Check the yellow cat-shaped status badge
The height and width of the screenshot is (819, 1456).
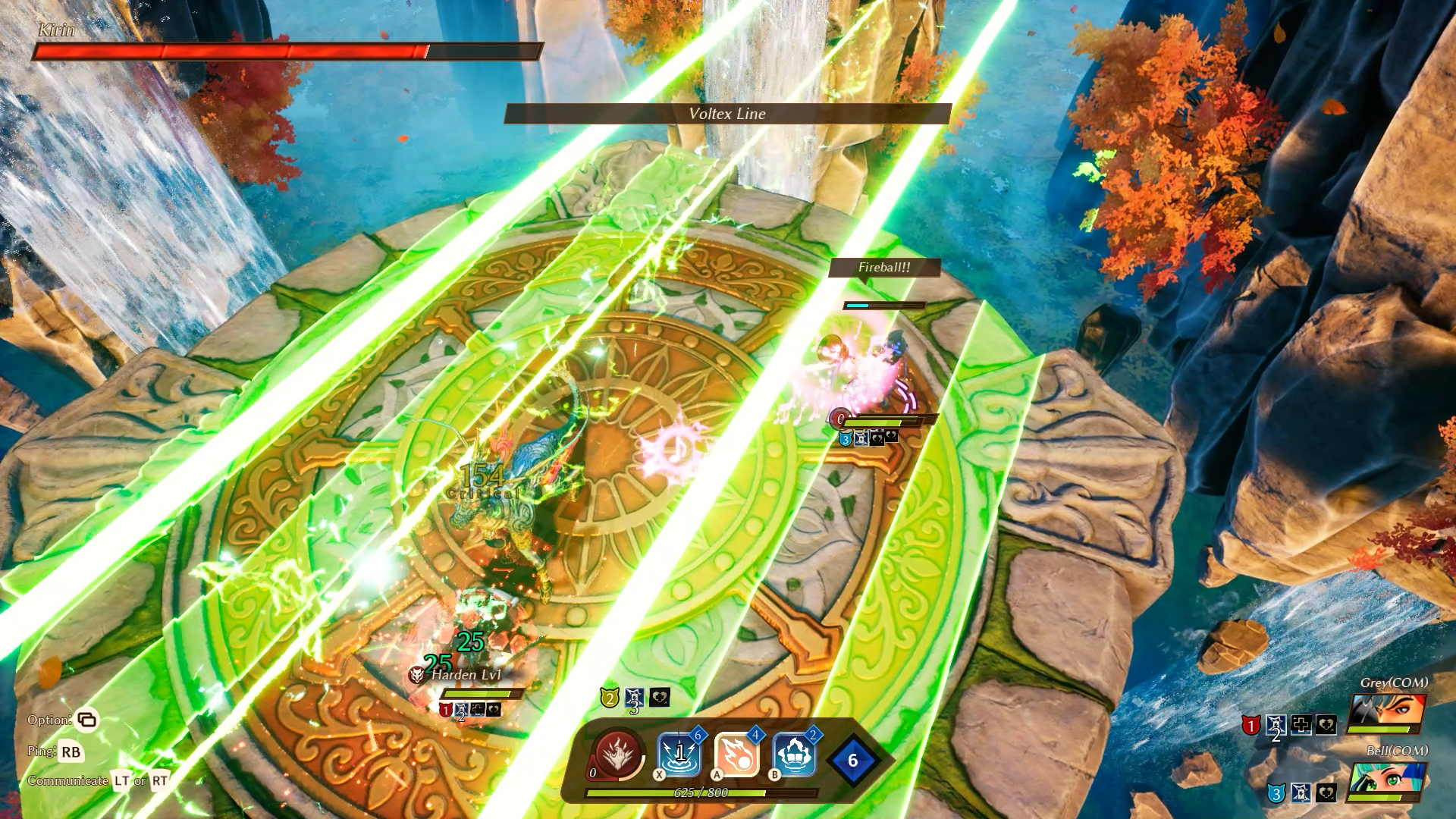point(609,698)
